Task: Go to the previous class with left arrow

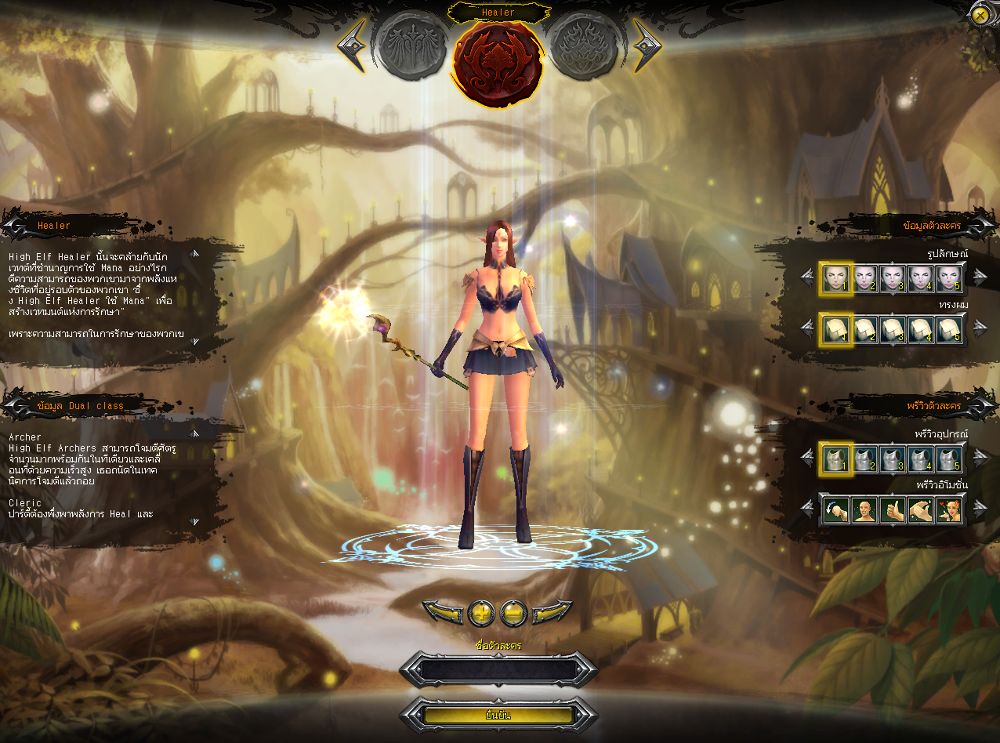Action: (353, 43)
